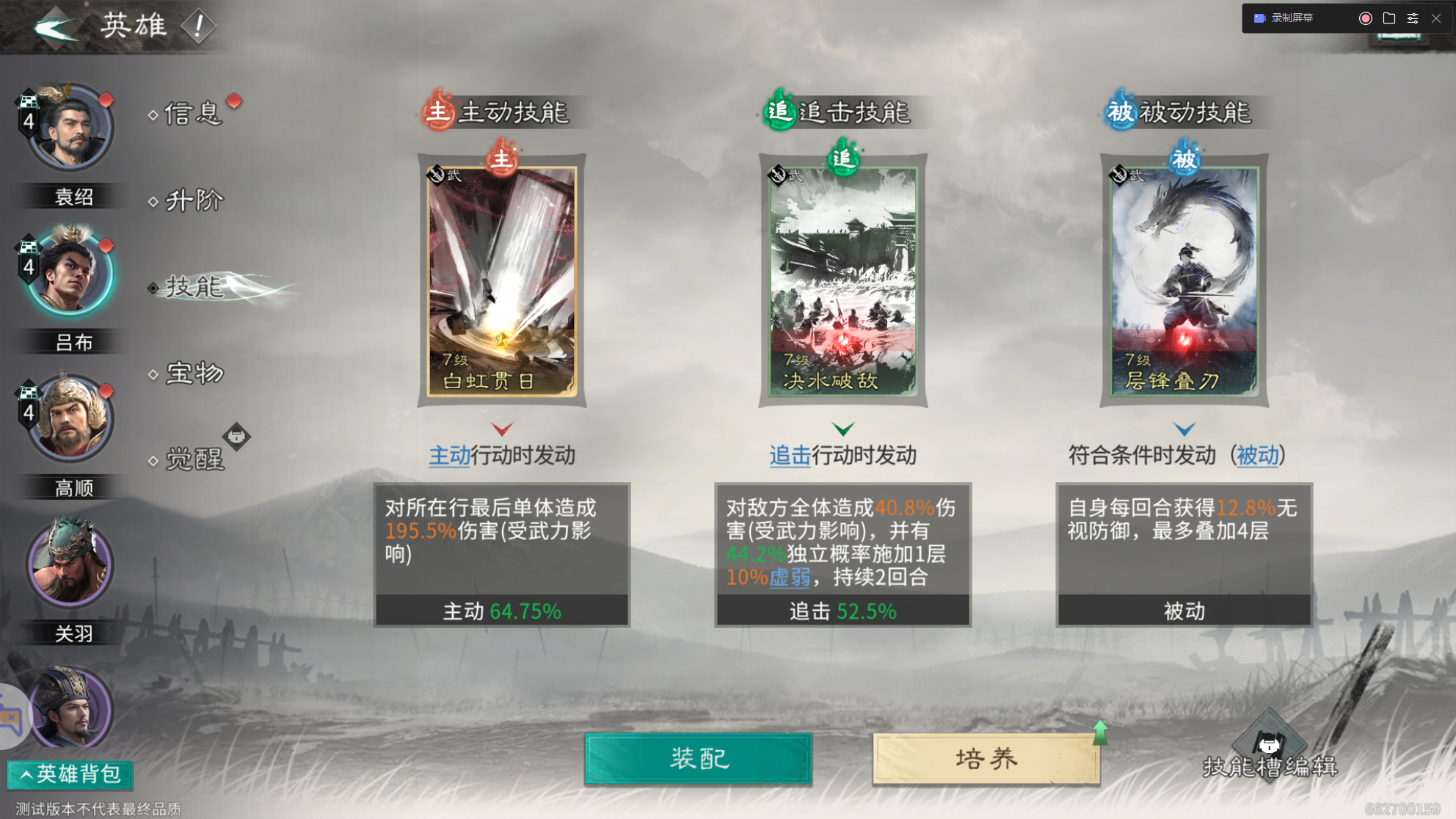
Task: Click the green 追 icon above 追击技能
Action: click(x=778, y=112)
